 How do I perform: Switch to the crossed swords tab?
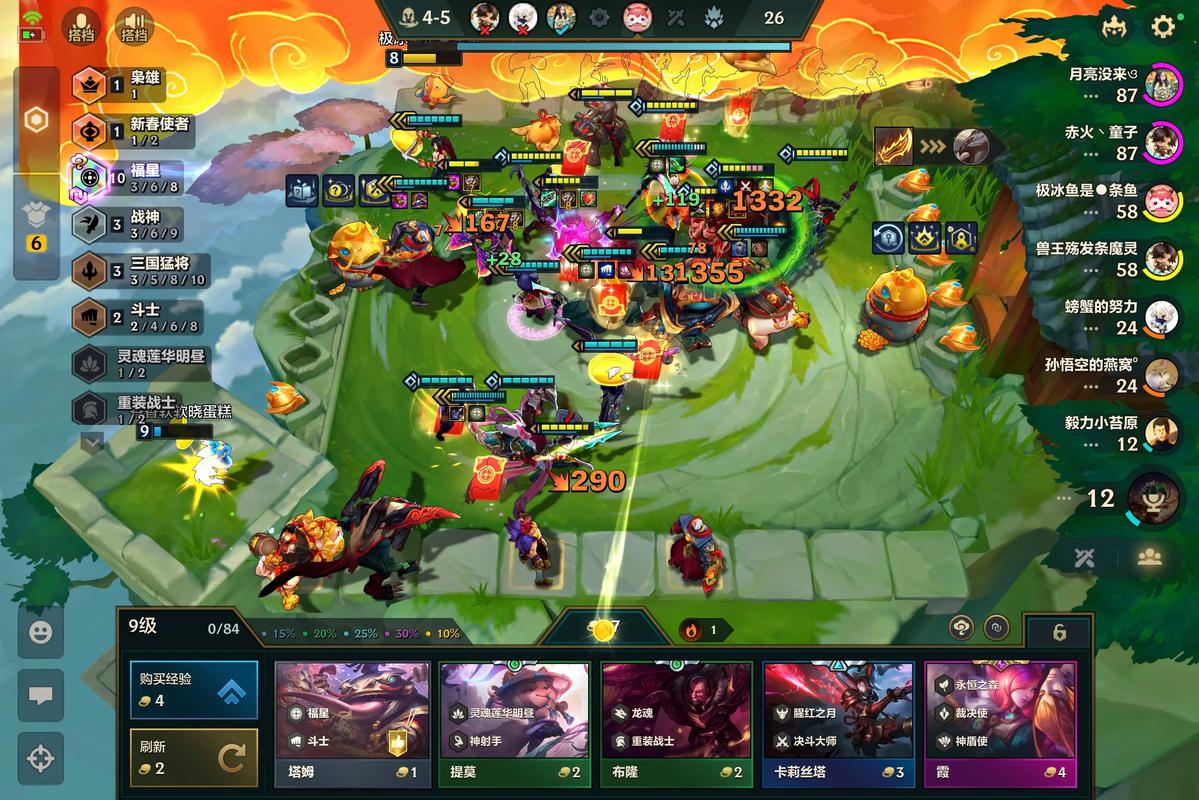click(x=1084, y=558)
